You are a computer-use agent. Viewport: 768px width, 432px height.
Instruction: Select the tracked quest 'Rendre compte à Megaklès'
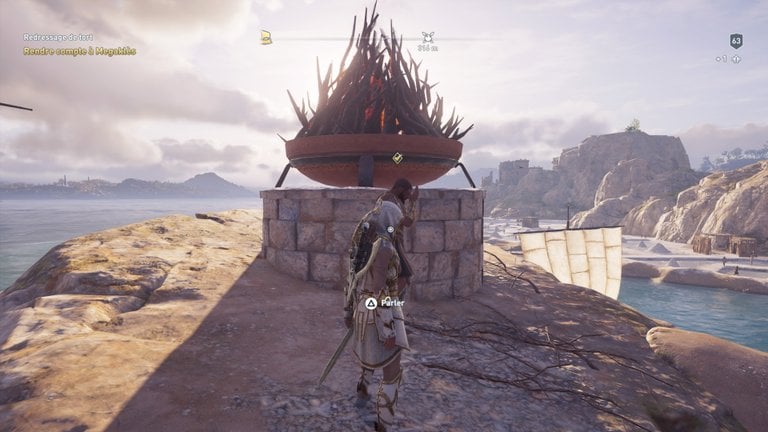pos(79,51)
